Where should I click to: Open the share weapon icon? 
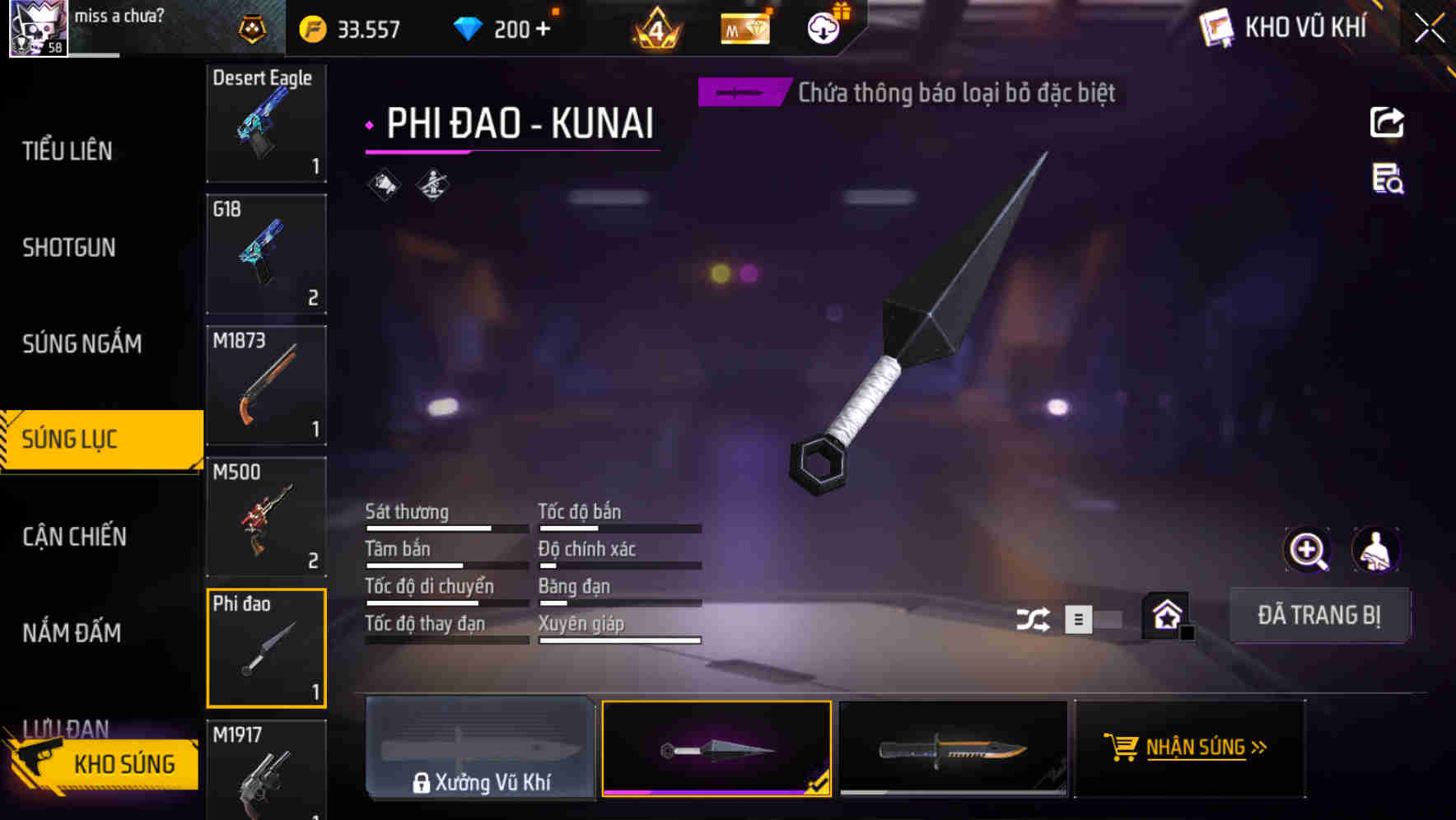coord(1387,122)
